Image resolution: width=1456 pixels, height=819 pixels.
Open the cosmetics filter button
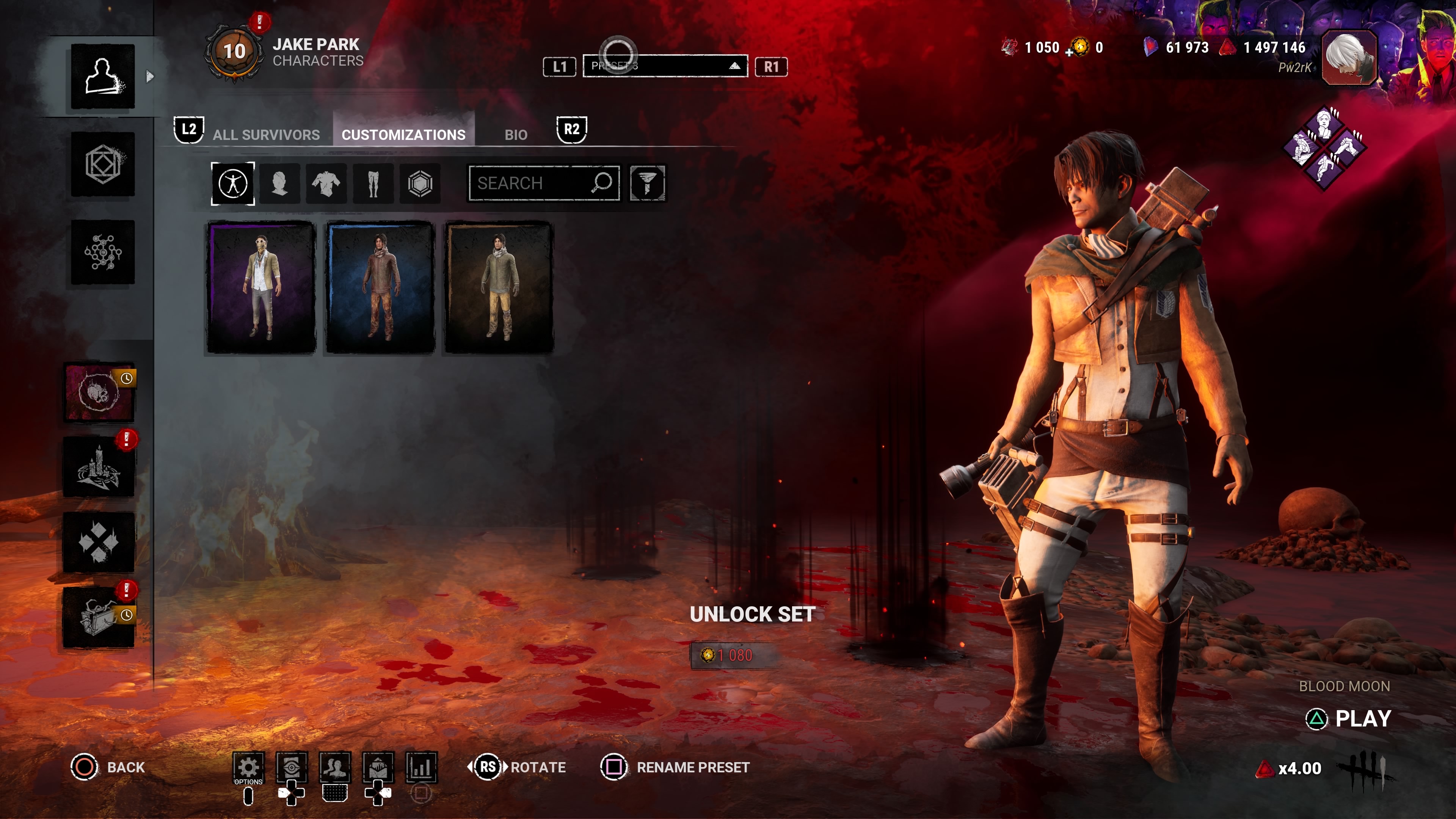coord(647,183)
